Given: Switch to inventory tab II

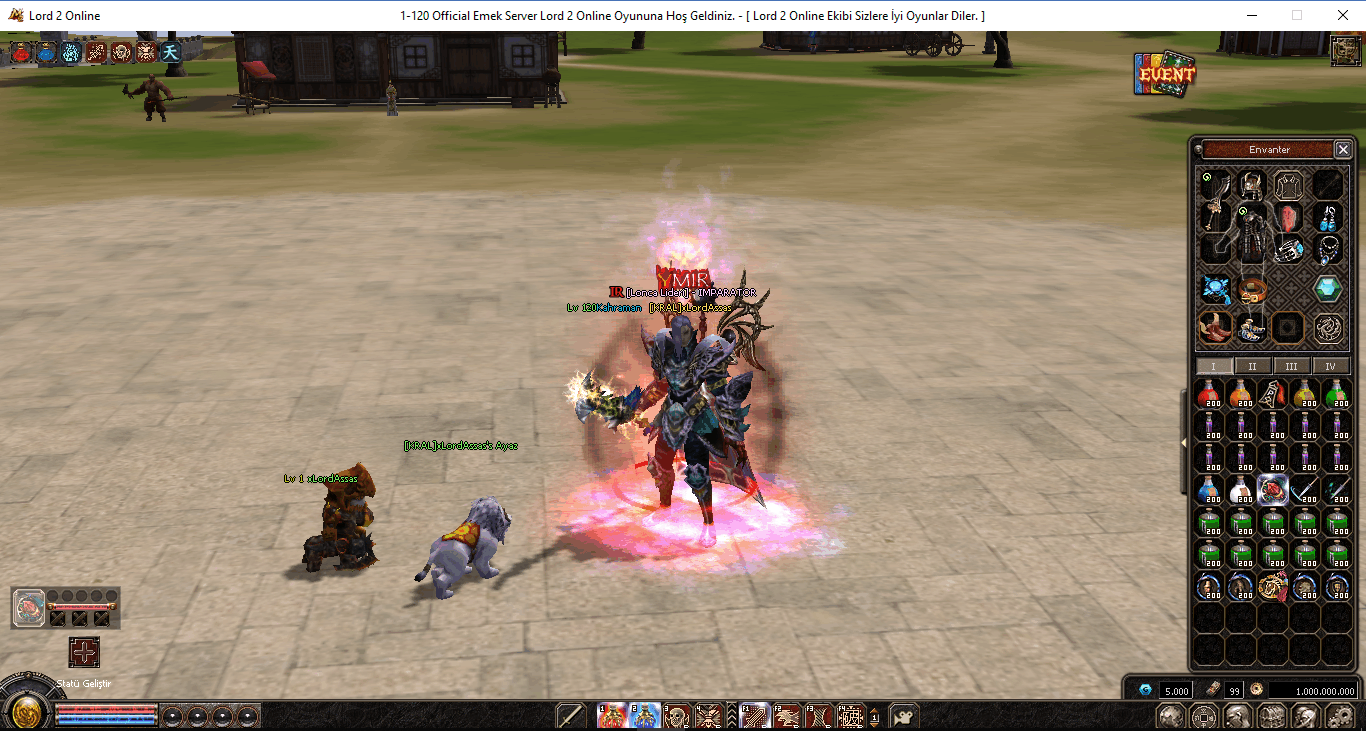Looking at the screenshot, I should point(1252,365).
